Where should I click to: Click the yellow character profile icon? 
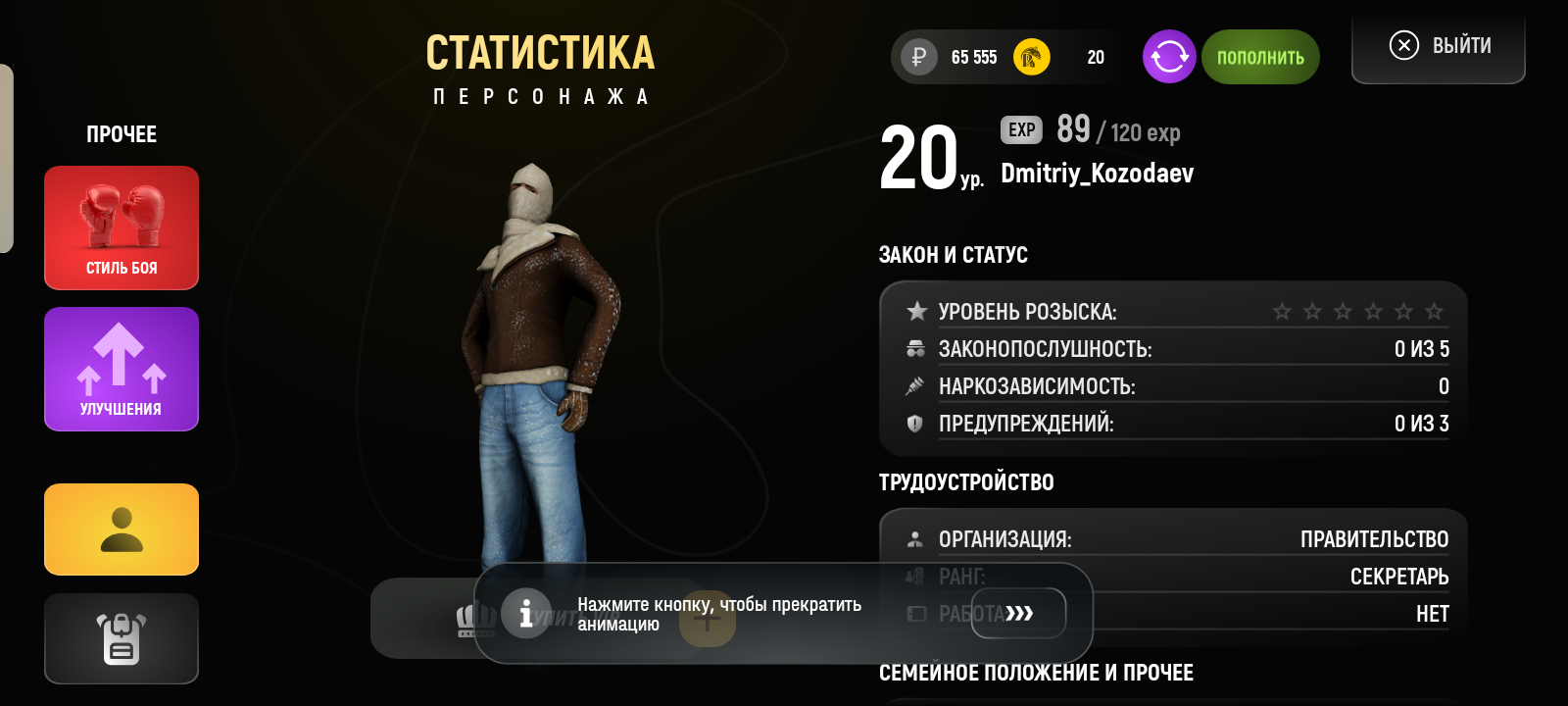click(x=121, y=528)
